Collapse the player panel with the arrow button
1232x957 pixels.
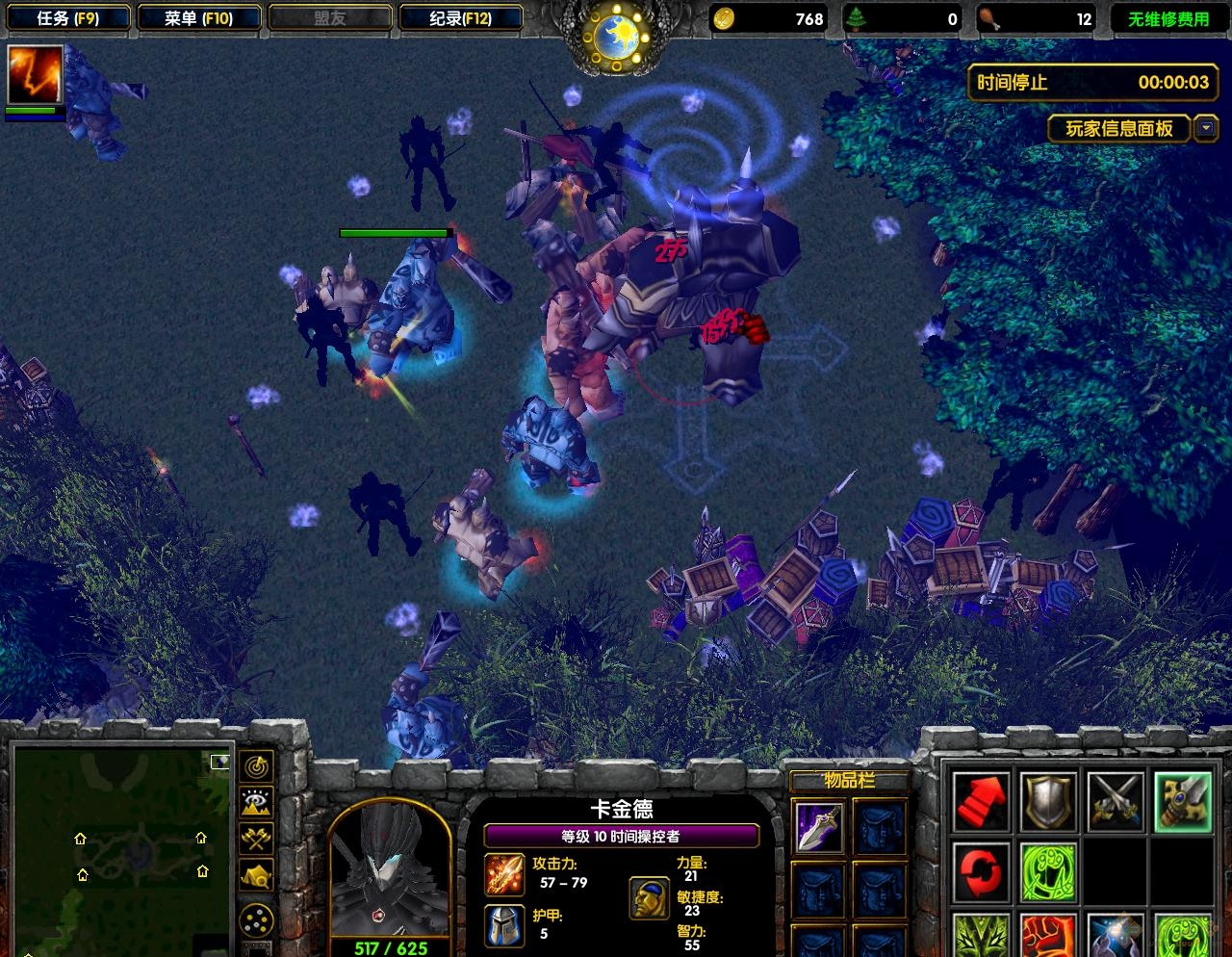[1205, 128]
